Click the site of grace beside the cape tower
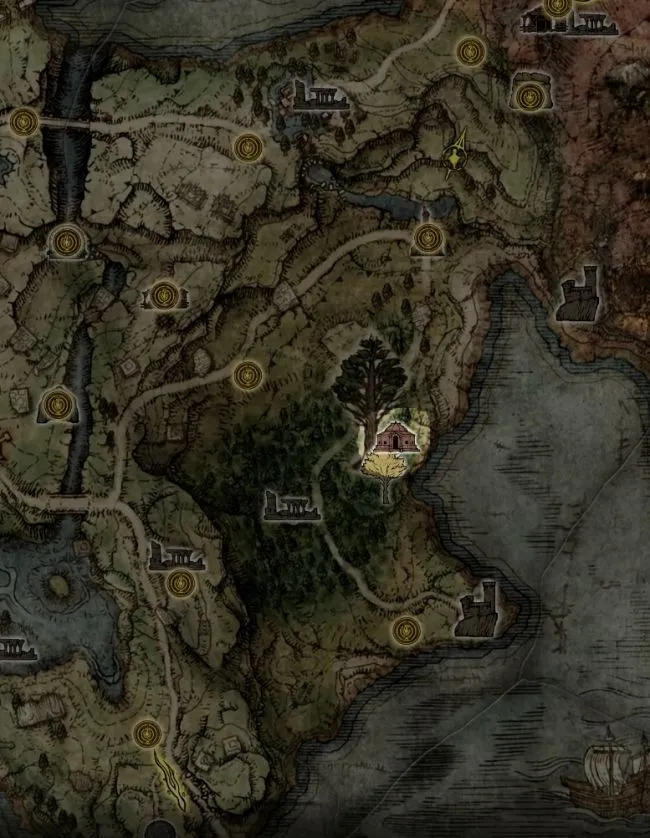Image resolution: width=650 pixels, height=838 pixels. pyautogui.click(x=406, y=630)
